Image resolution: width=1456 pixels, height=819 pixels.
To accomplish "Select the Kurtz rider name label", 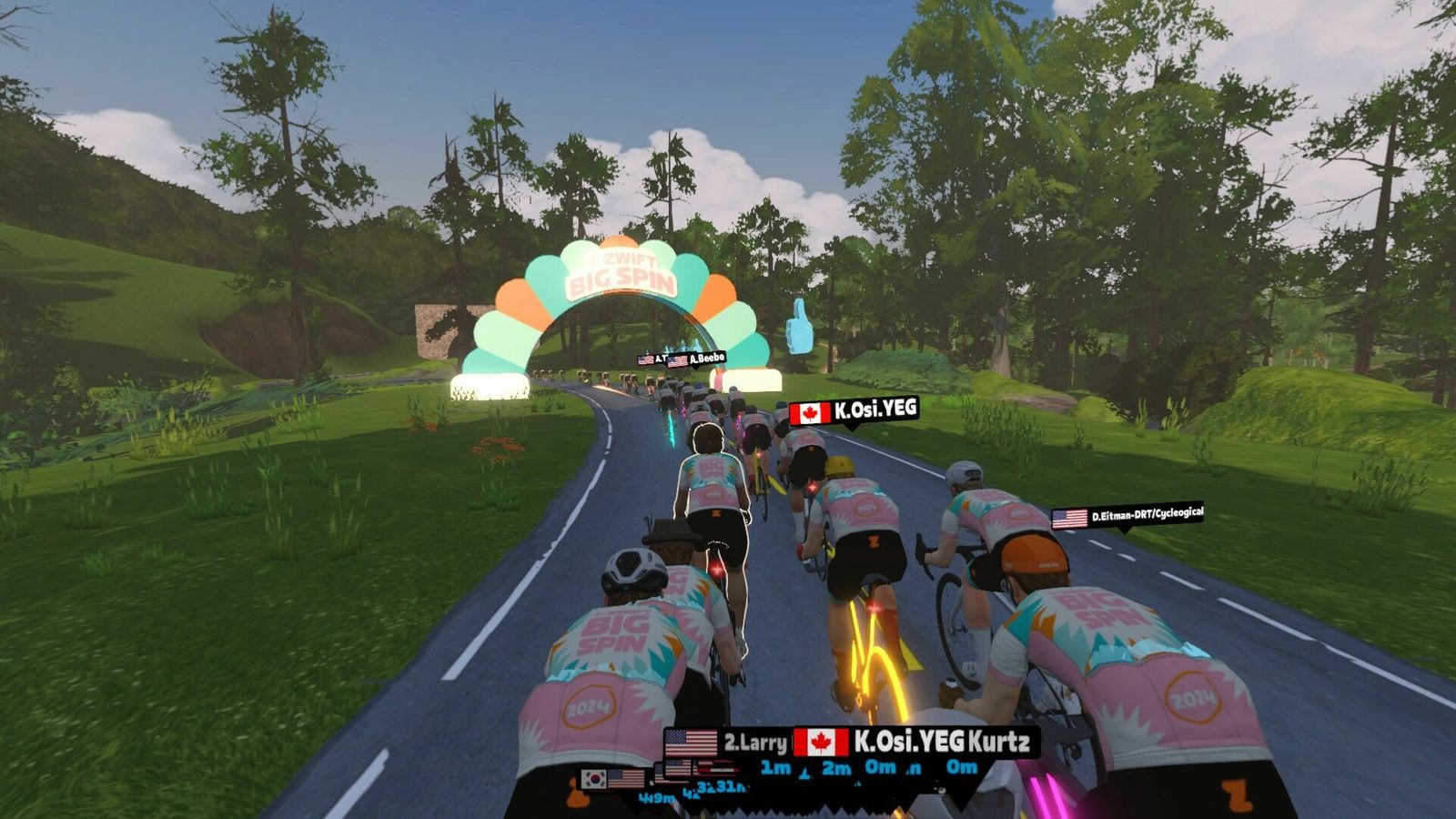I will pyautogui.click(x=998, y=741).
